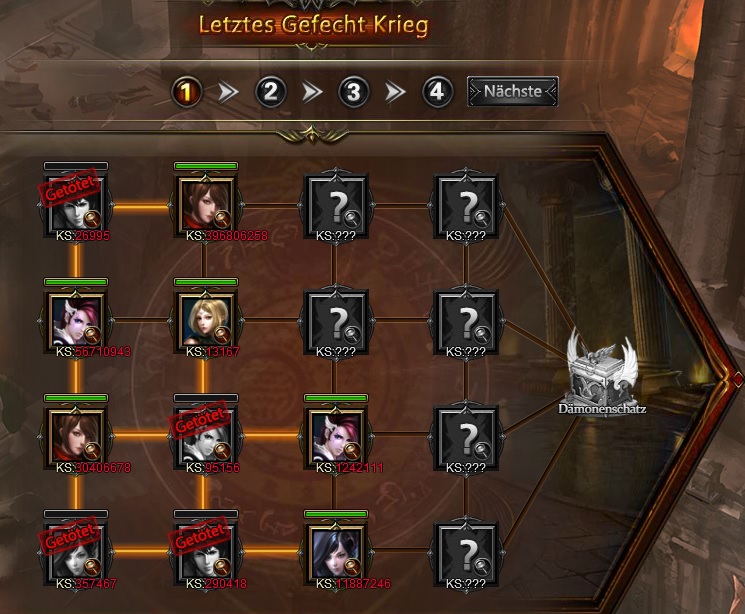745x614 pixels.
Task: Choose the opponent with KS 56710943
Action: click(76, 321)
